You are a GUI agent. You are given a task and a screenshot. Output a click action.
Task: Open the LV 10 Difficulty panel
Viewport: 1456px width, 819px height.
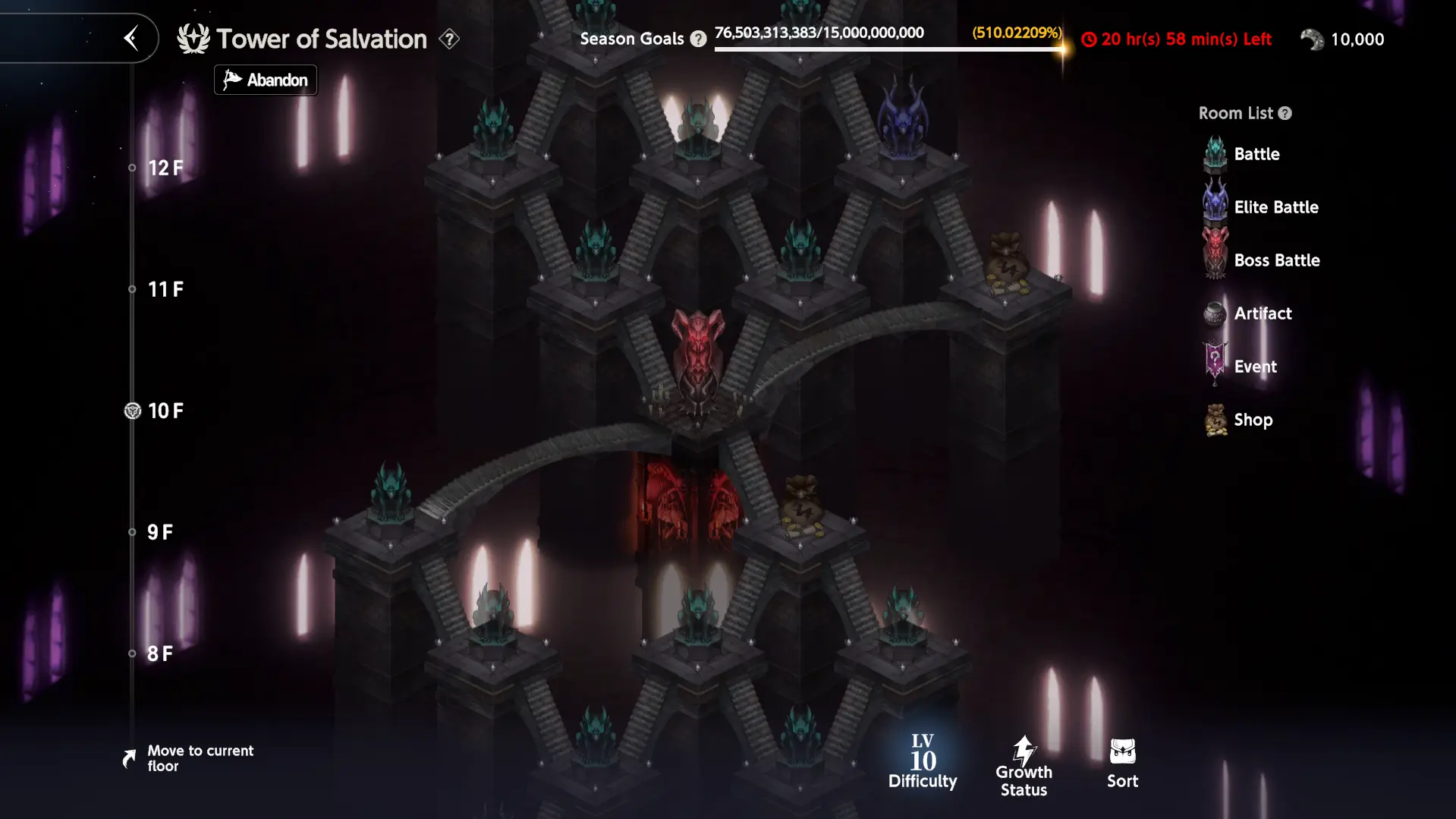923,762
